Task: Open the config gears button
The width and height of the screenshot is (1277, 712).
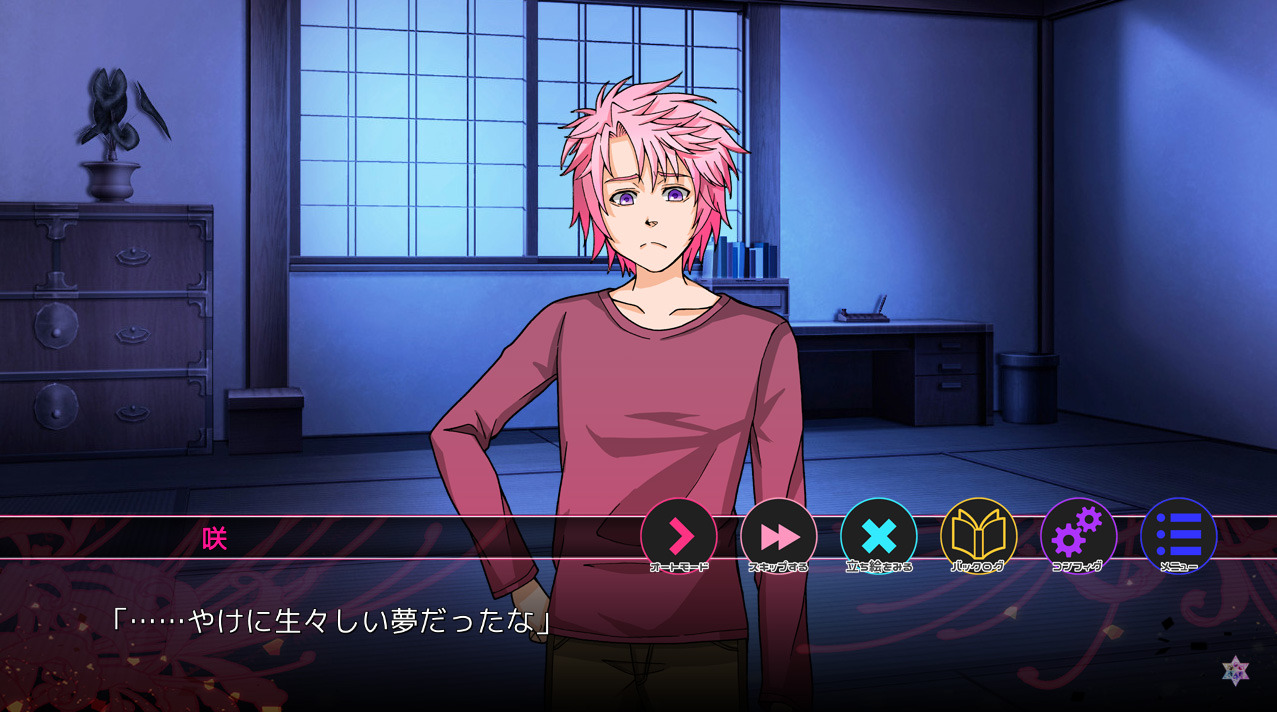Action: point(1078,536)
